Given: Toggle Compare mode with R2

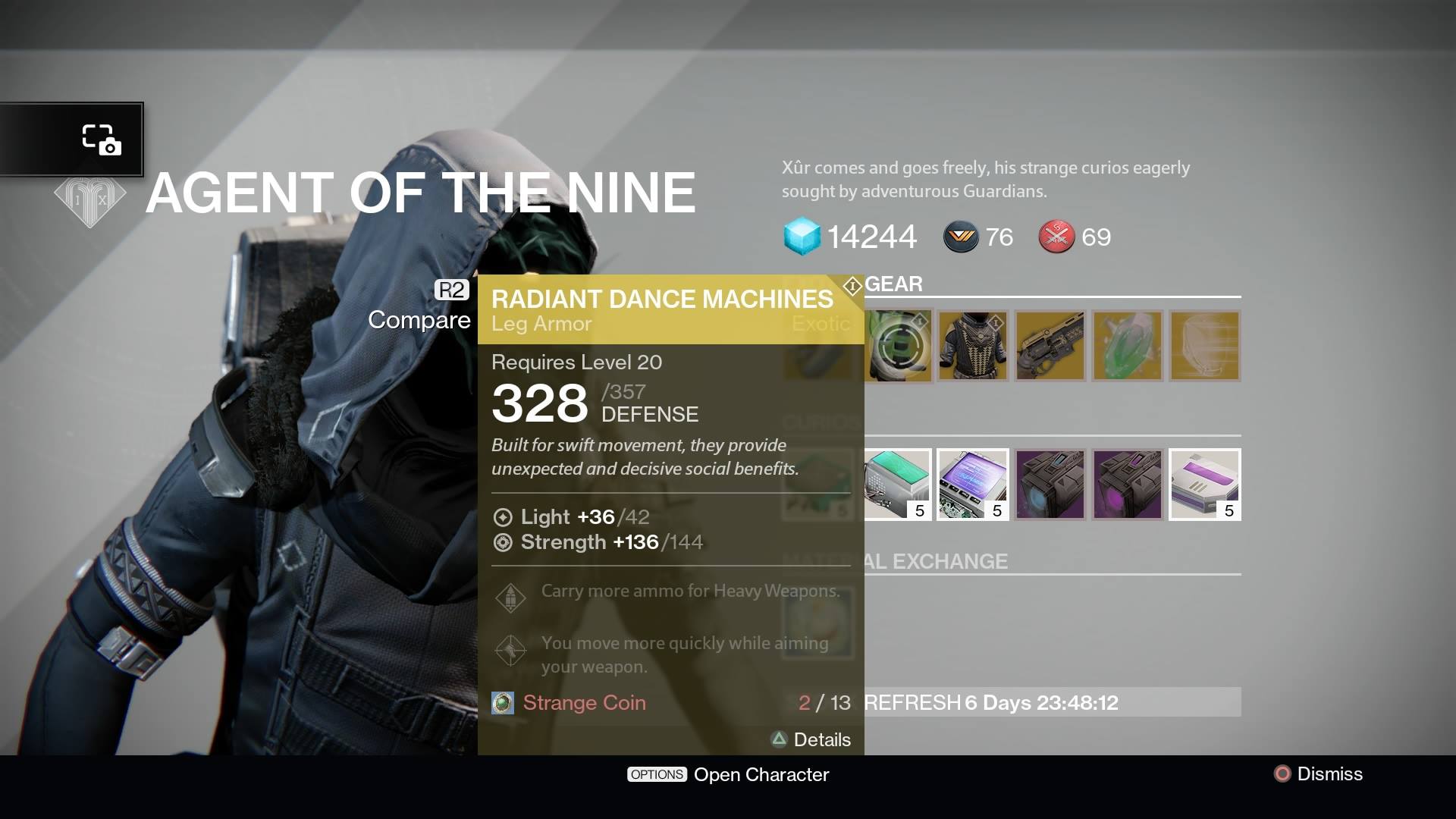Looking at the screenshot, I should 451,289.
